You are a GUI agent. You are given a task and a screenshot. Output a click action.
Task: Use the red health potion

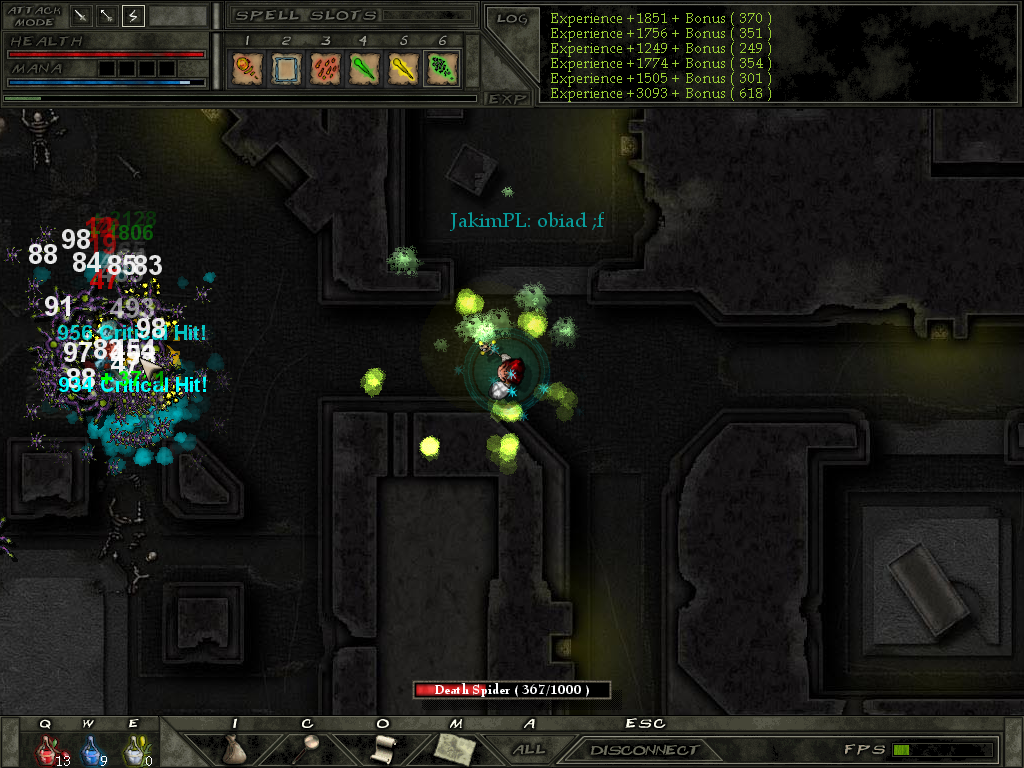47,749
